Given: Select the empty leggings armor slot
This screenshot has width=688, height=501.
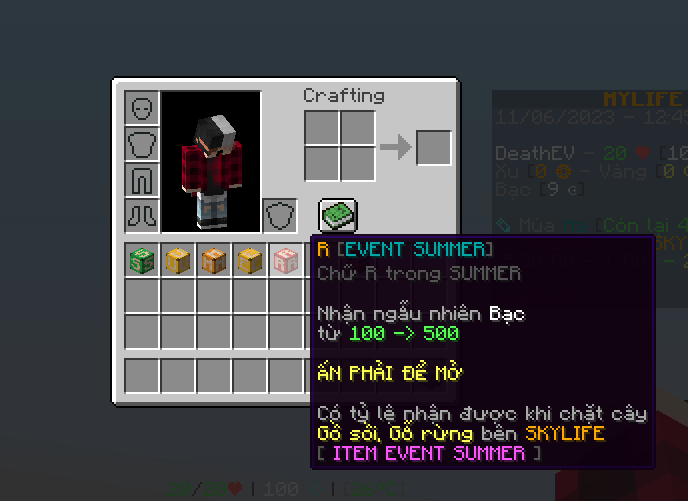Looking at the screenshot, I should pos(142,180).
